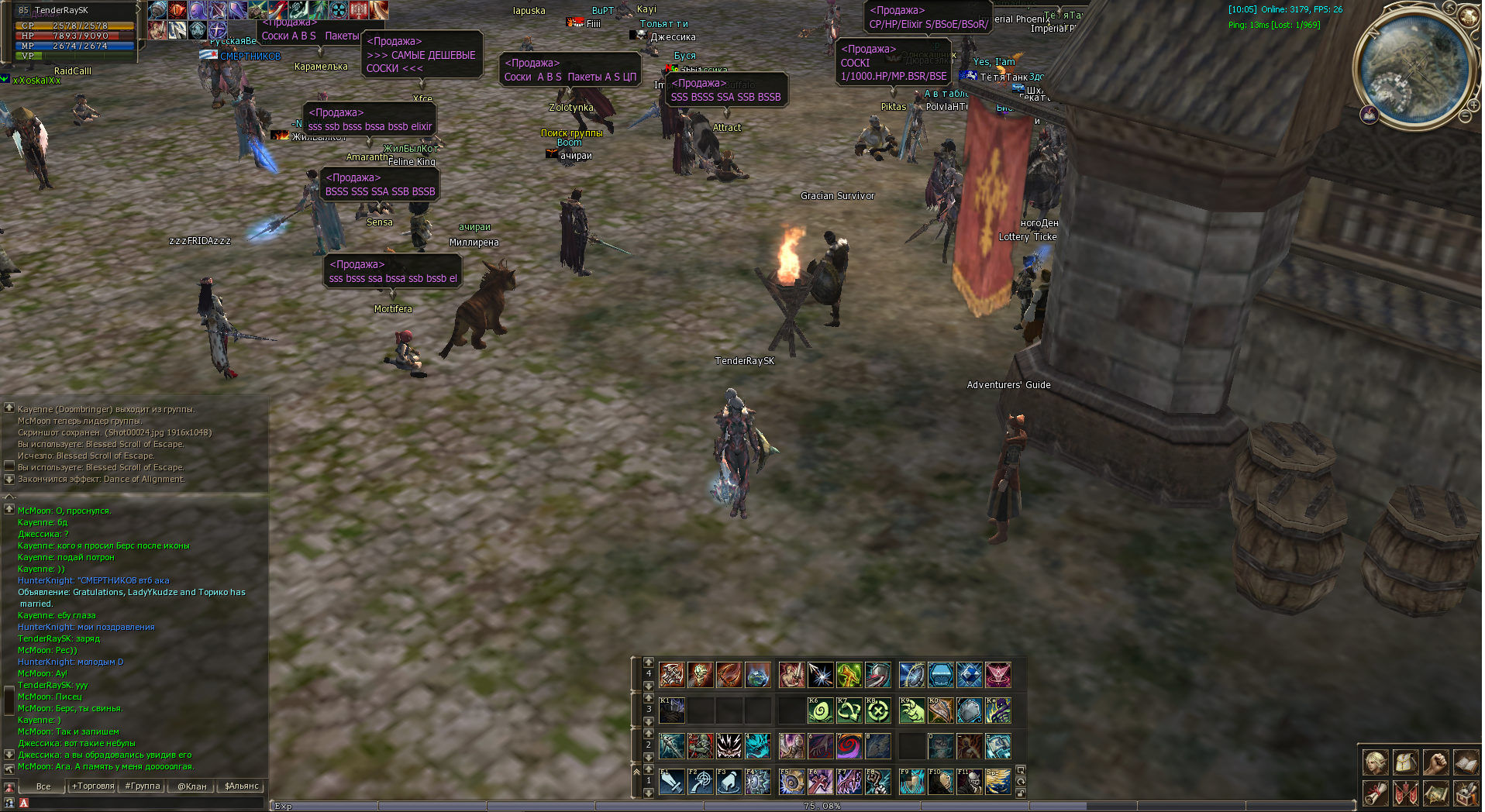
Task: Open the clan banners icon
Action: tap(1406, 793)
